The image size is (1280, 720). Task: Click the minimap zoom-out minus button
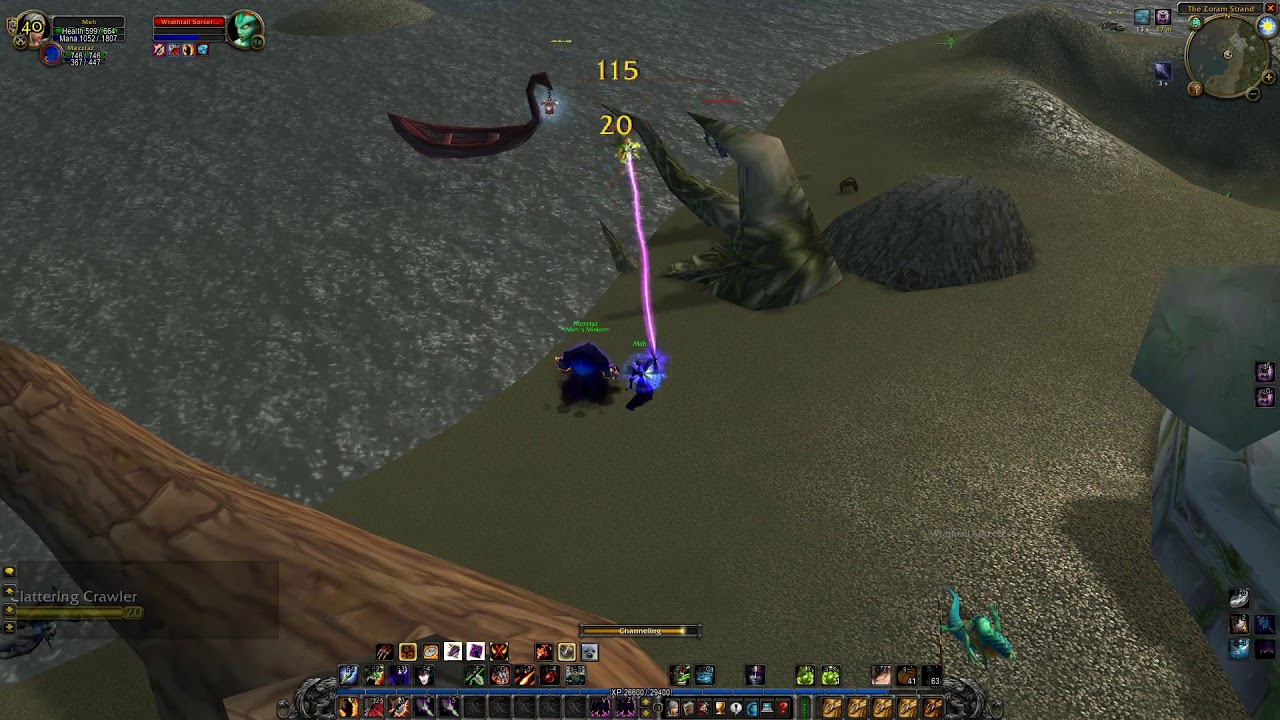pyautogui.click(x=1253, y=93)
